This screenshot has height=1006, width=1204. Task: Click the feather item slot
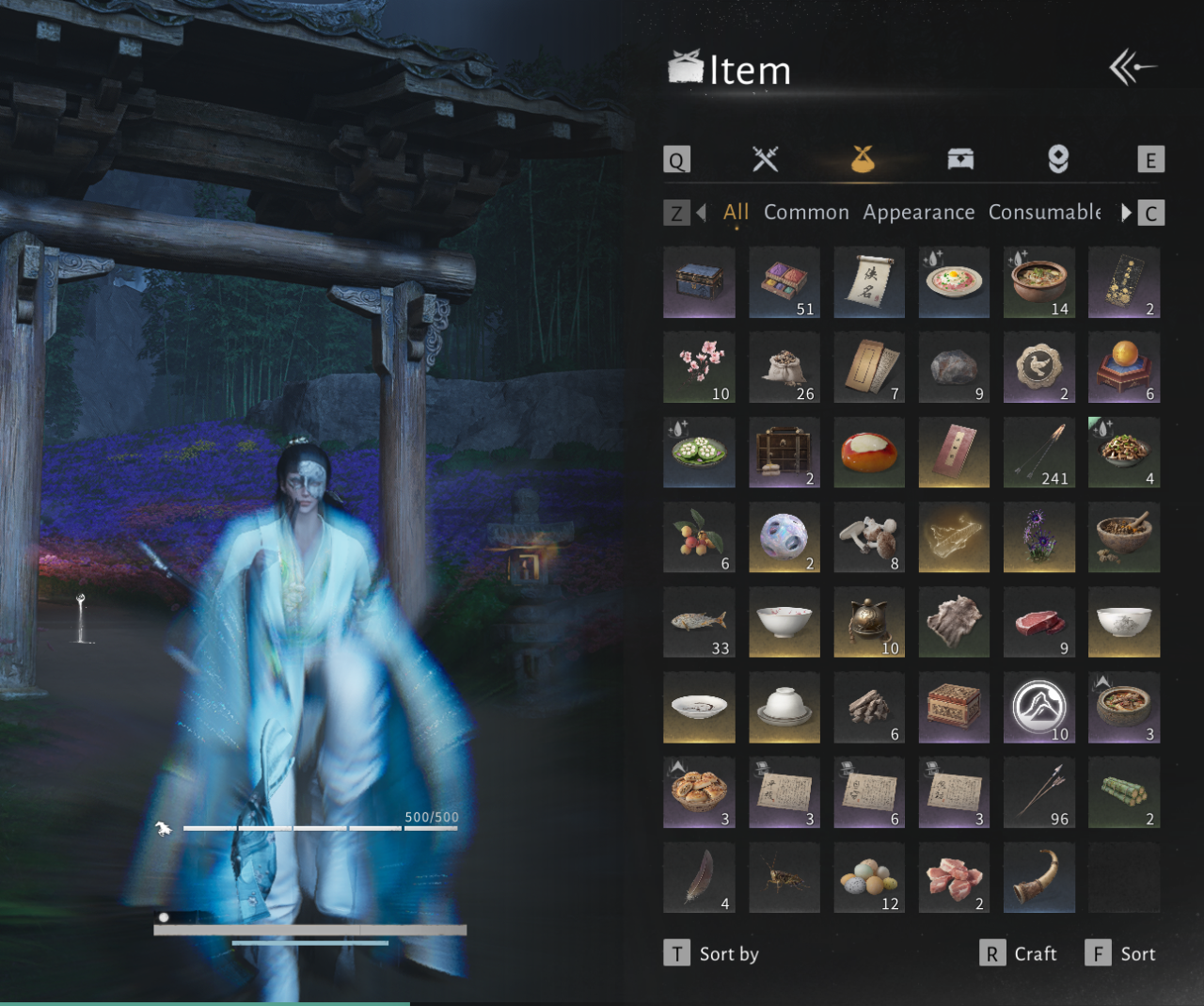click(699, 877)
